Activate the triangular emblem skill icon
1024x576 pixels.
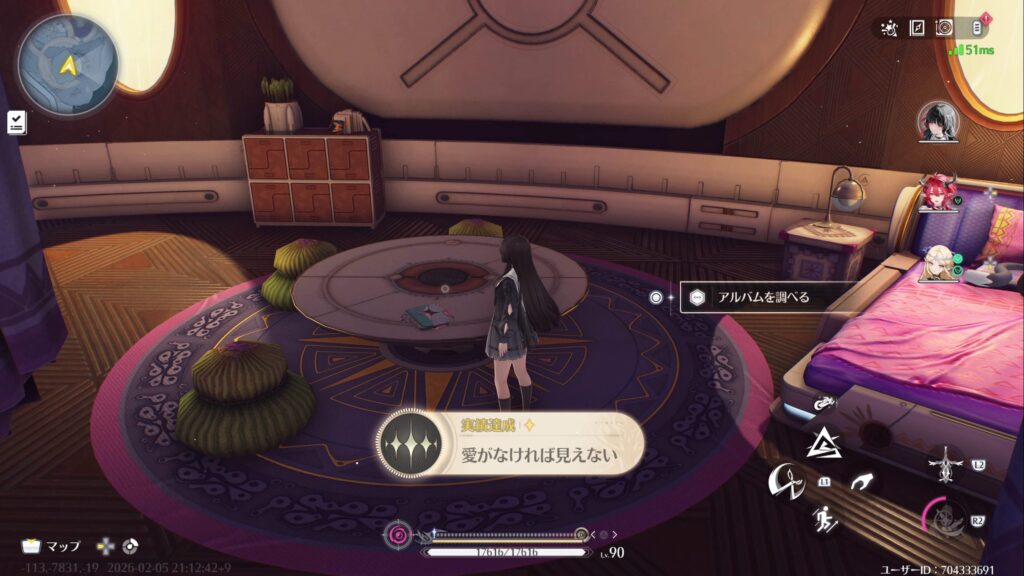point(823,442)
